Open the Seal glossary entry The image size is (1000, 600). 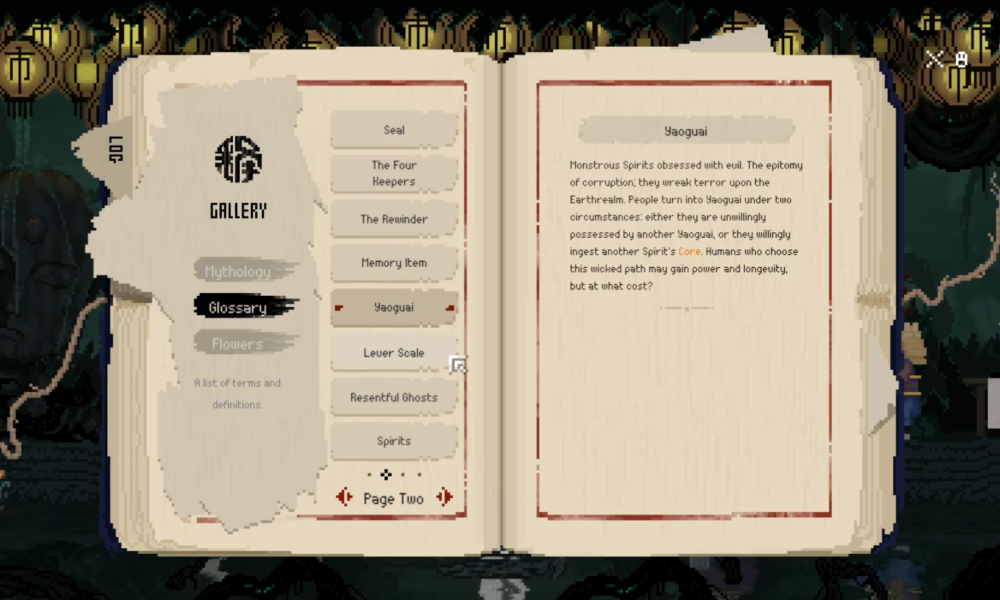coord(394,130)
